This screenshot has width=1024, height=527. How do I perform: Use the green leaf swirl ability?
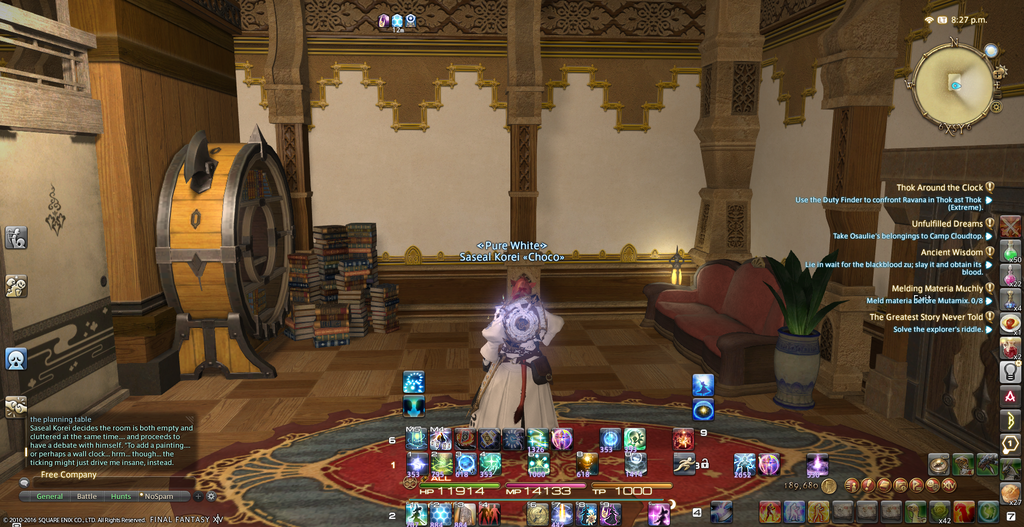pyautogui.click(x=442, y=464)
